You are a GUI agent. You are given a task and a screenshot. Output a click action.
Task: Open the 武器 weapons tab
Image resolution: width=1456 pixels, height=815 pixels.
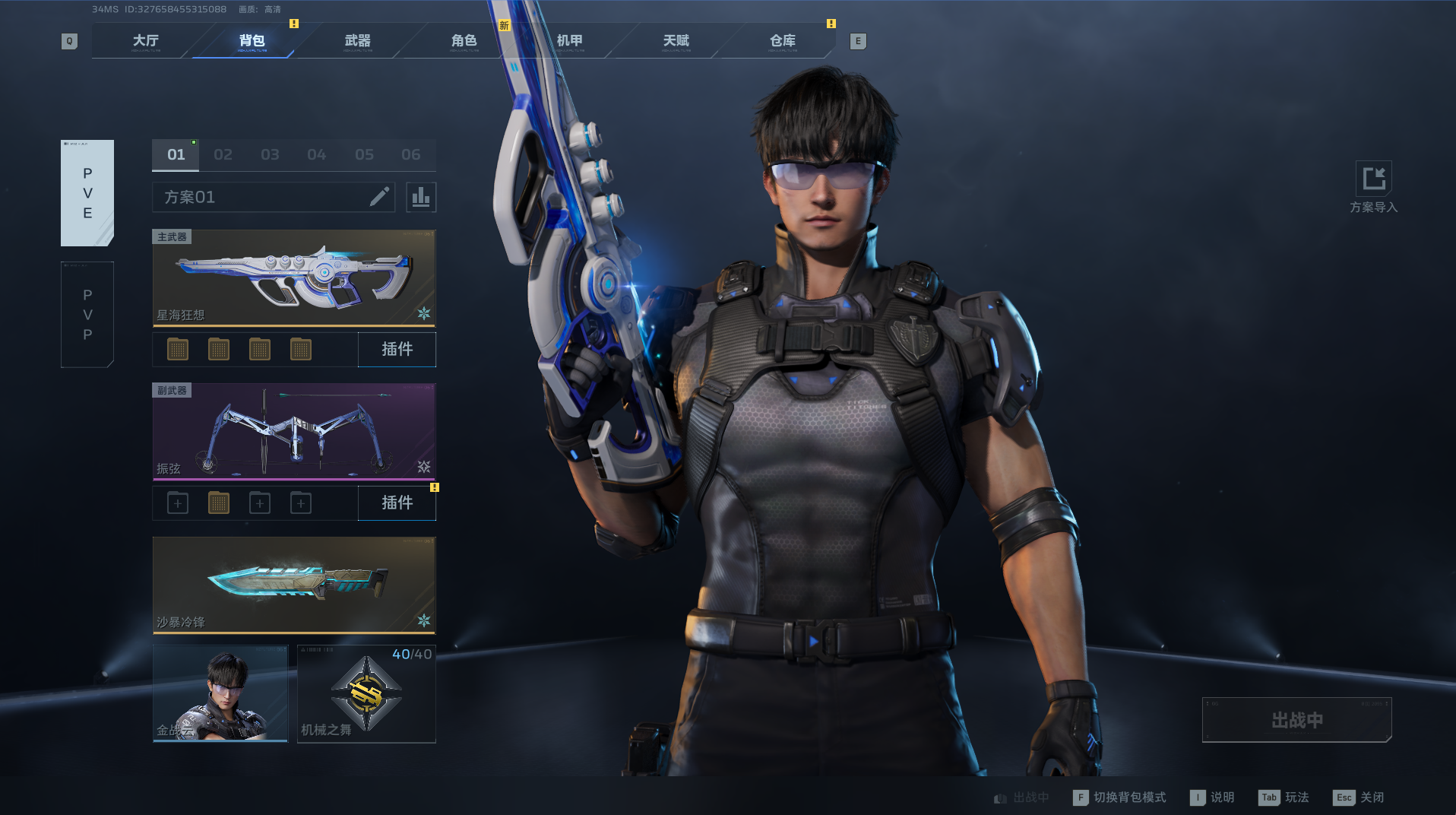coord(357,41)
